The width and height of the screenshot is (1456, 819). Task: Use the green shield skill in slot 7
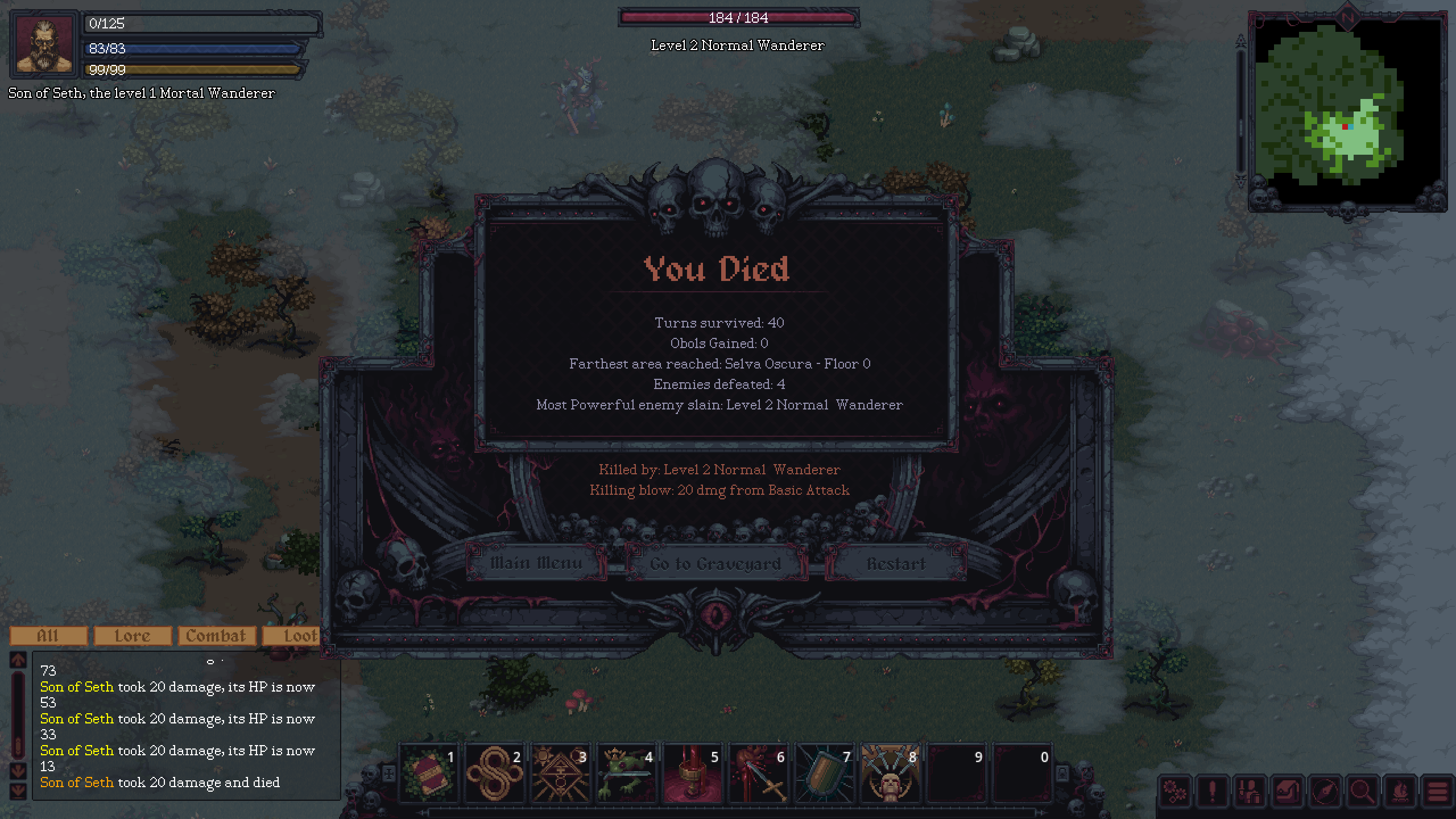click(x=825, y=773)
